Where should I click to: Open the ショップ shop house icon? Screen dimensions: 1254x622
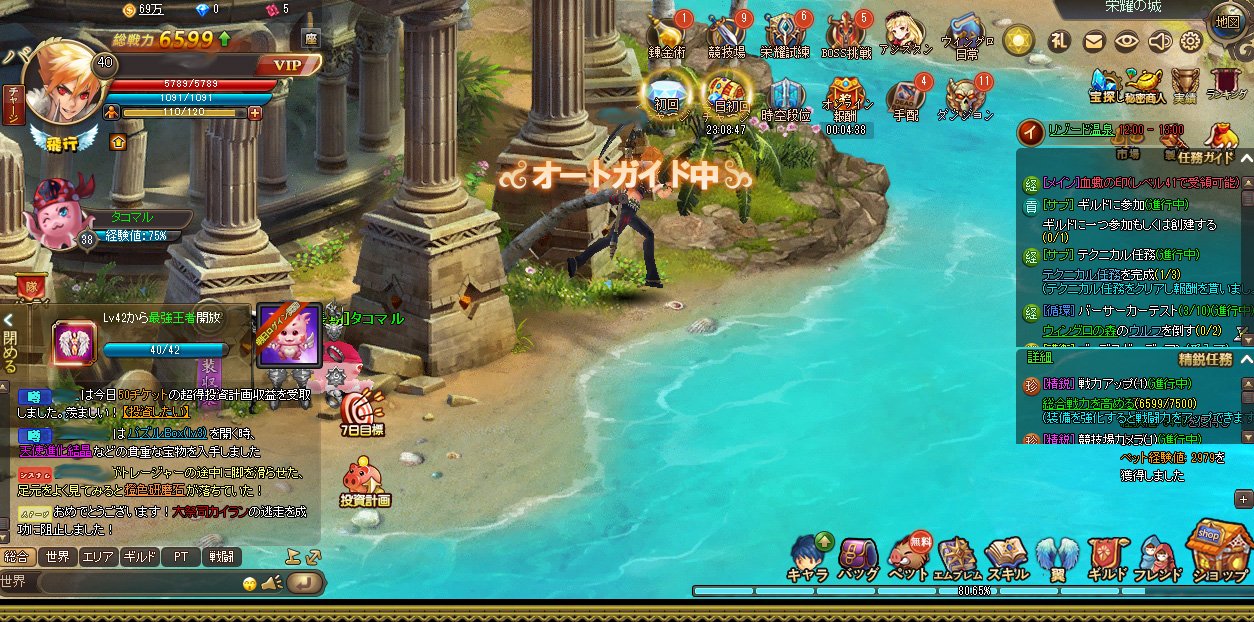pyautogui.click(x=1219, y=550)
